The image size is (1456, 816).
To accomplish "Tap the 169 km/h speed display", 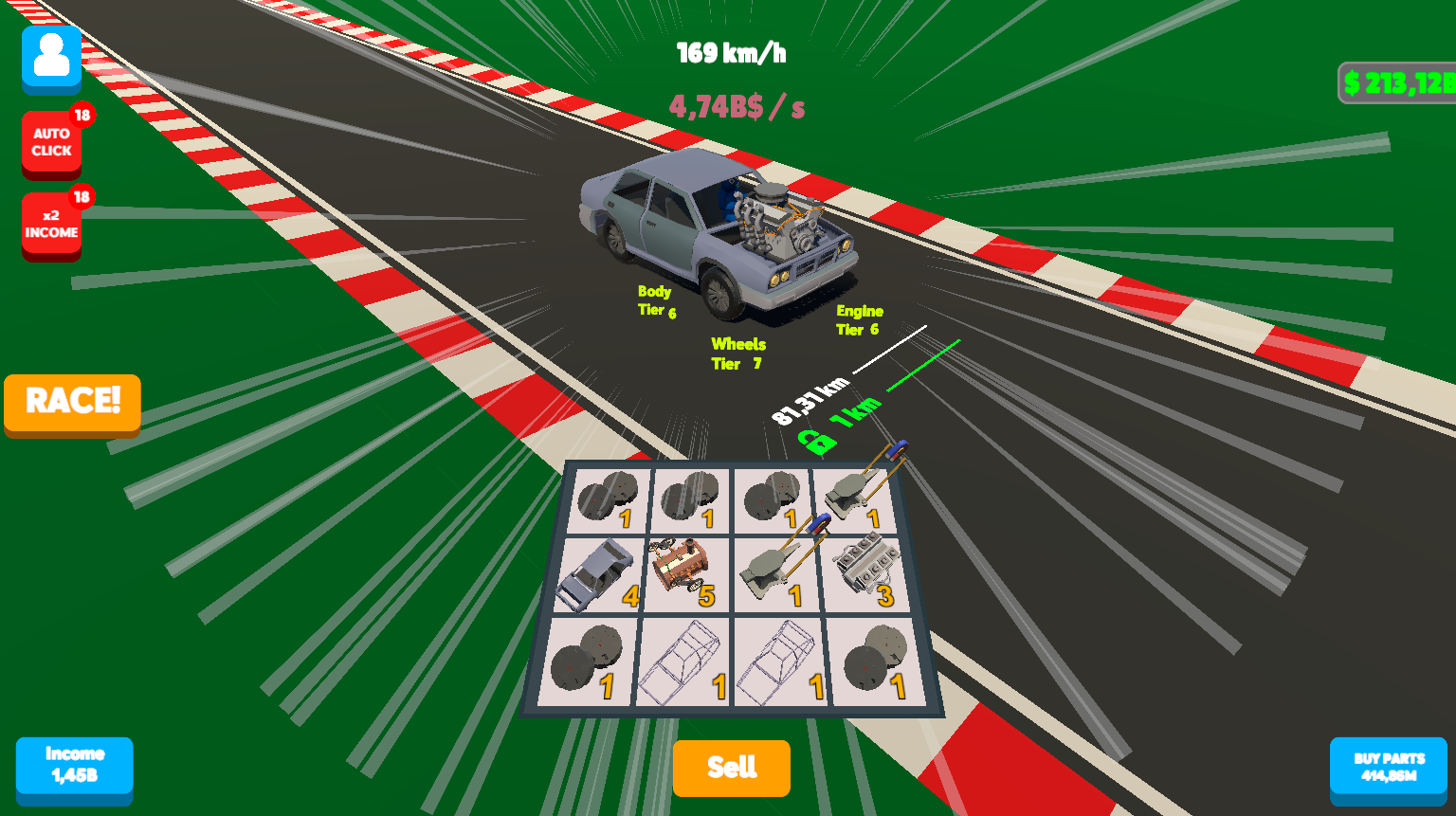I will 730,53.
